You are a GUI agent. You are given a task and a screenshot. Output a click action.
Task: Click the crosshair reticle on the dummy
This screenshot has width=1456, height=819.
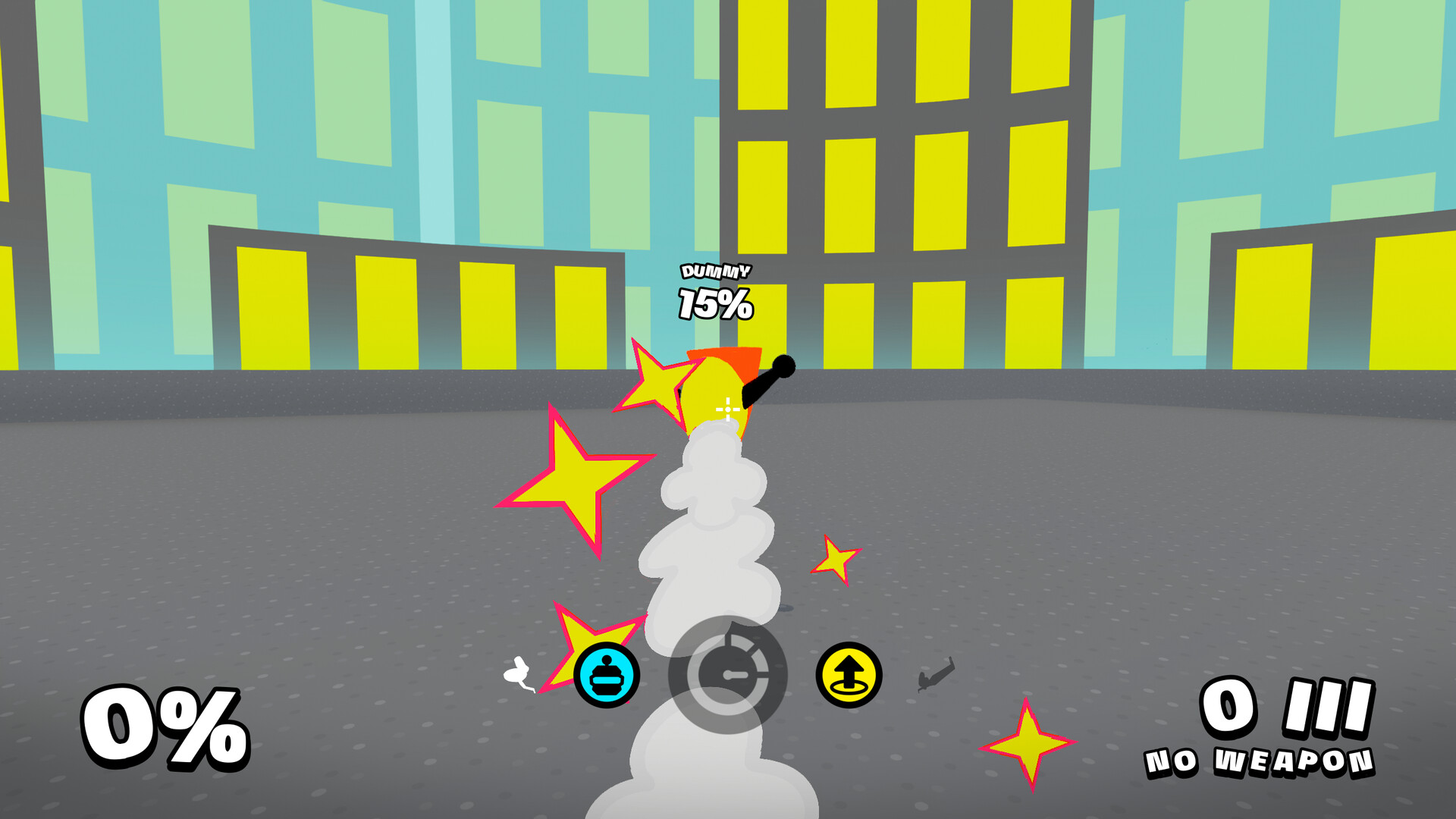[x=726, y=409]
